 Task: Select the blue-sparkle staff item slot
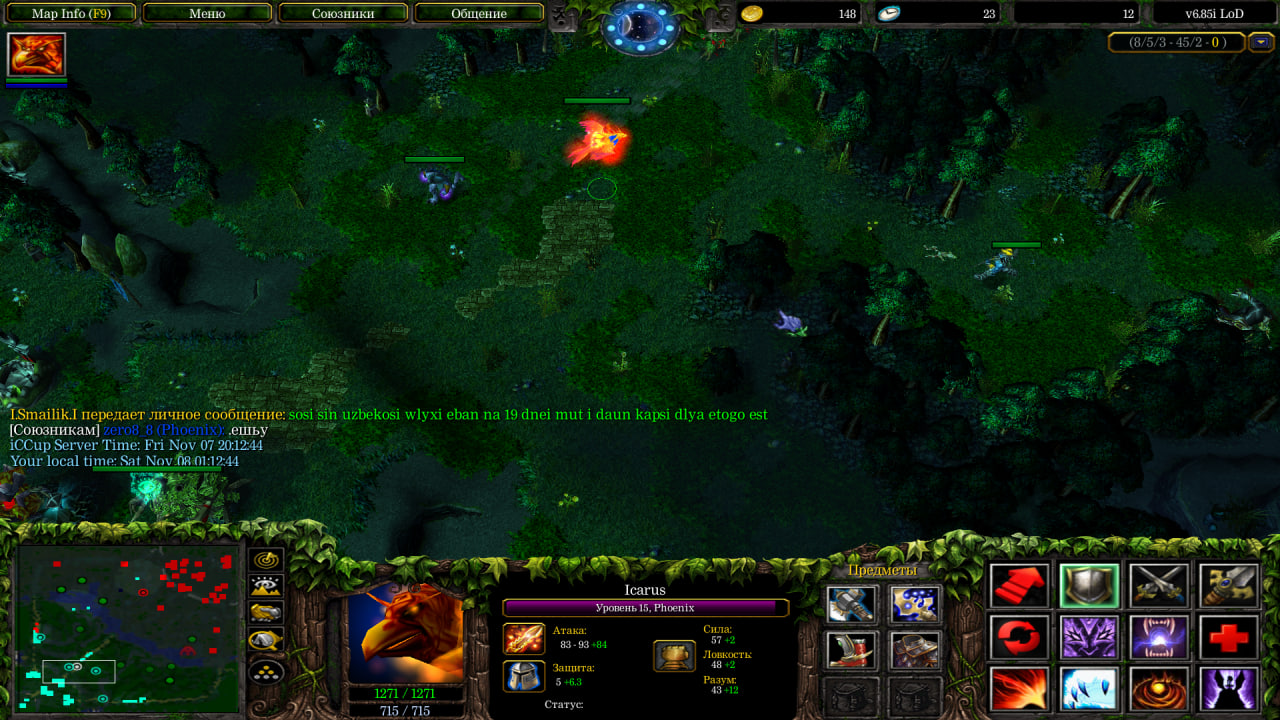click(x=915, y=604)
